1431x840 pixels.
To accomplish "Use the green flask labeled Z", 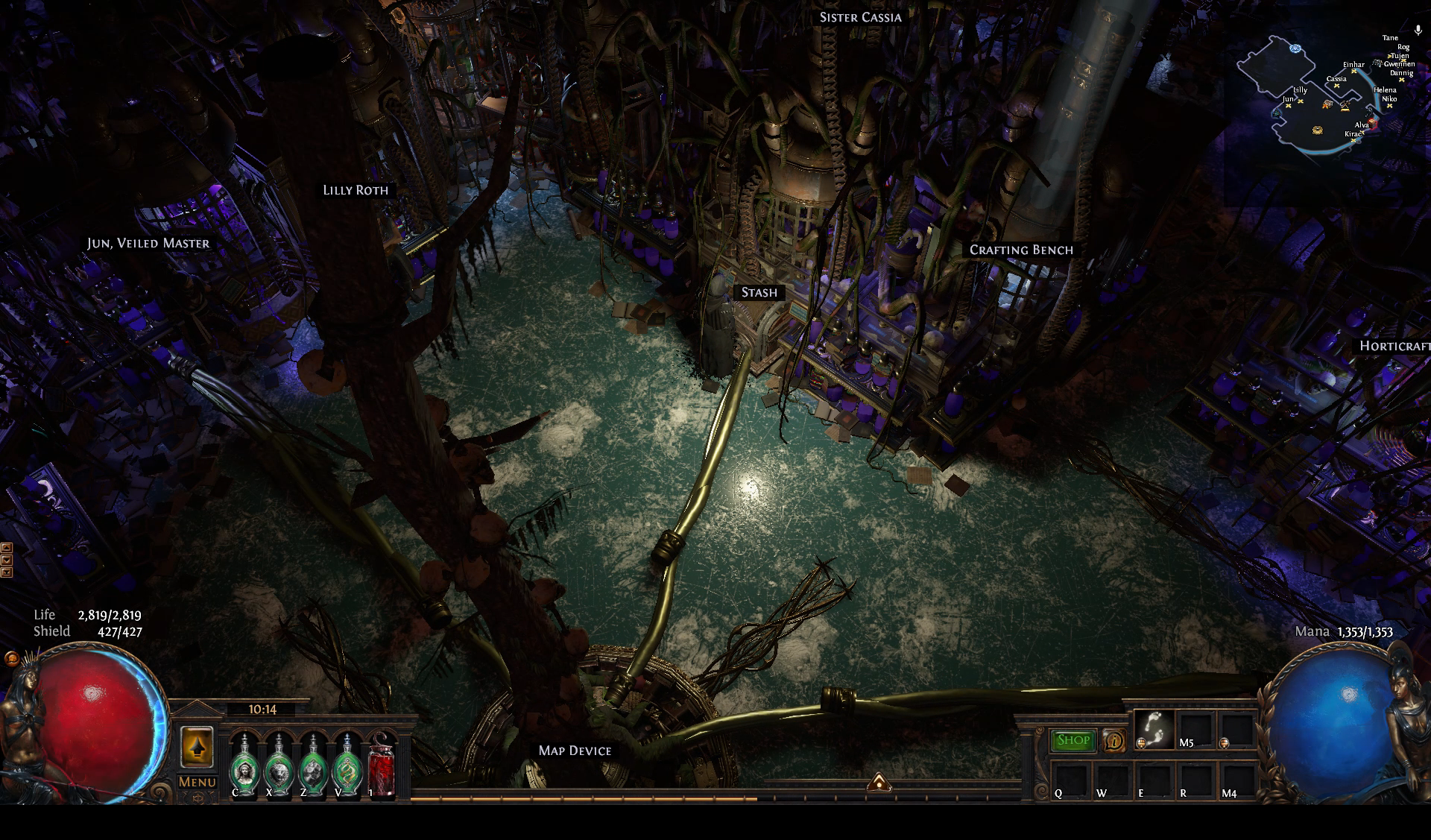I will [312, 766].
